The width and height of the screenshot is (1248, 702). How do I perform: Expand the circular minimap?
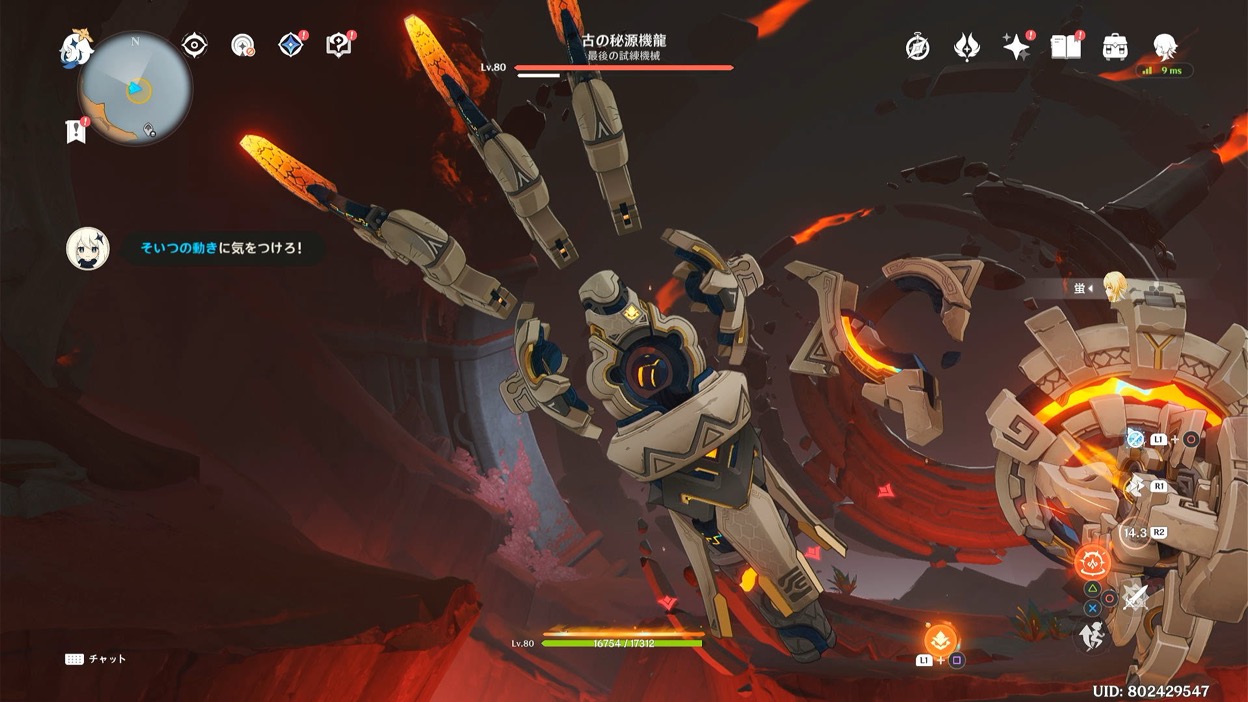pos(136,90)
